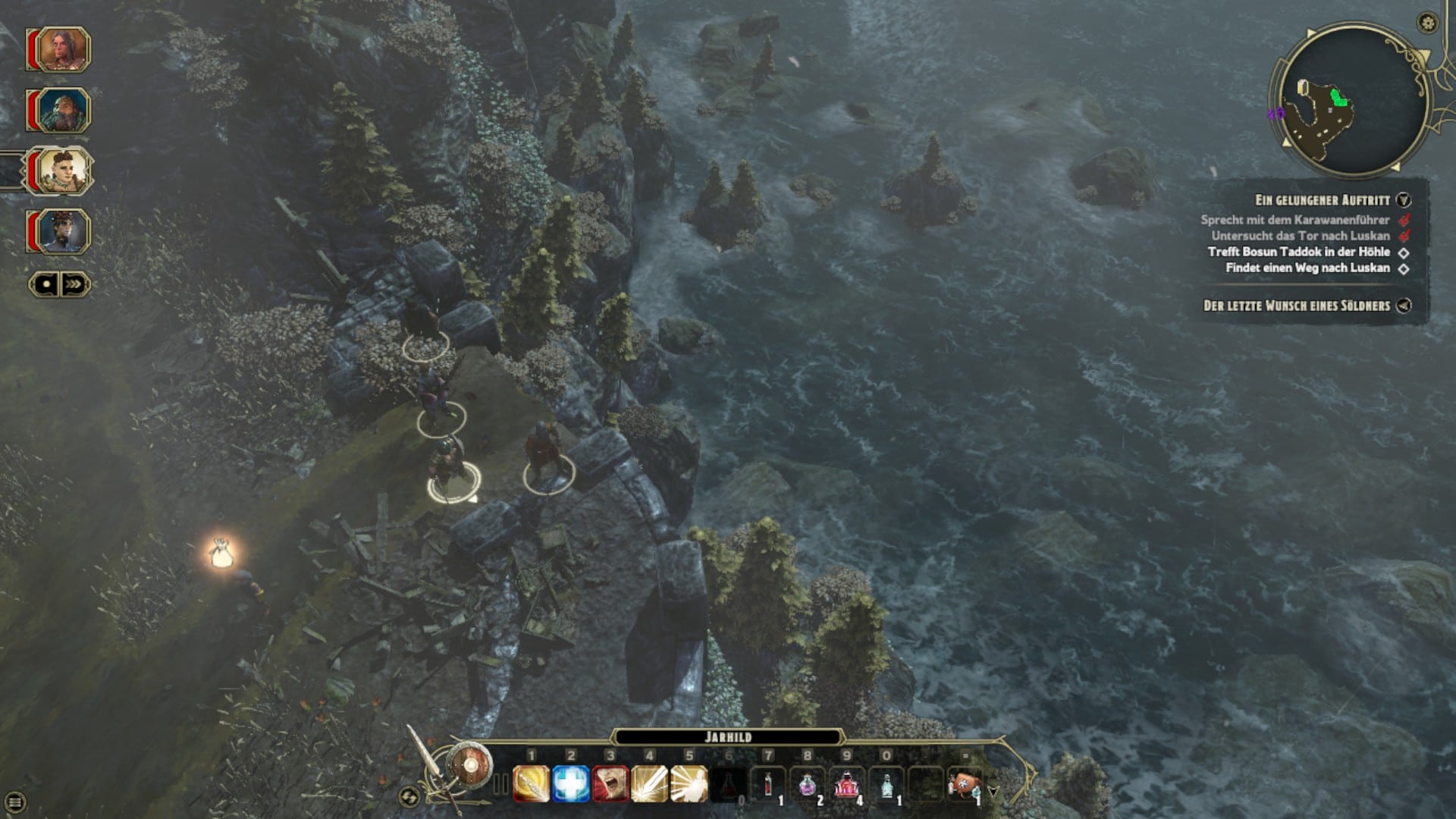
Task: Use the large red potion with count 4
Action: click(x=847, y=784)
